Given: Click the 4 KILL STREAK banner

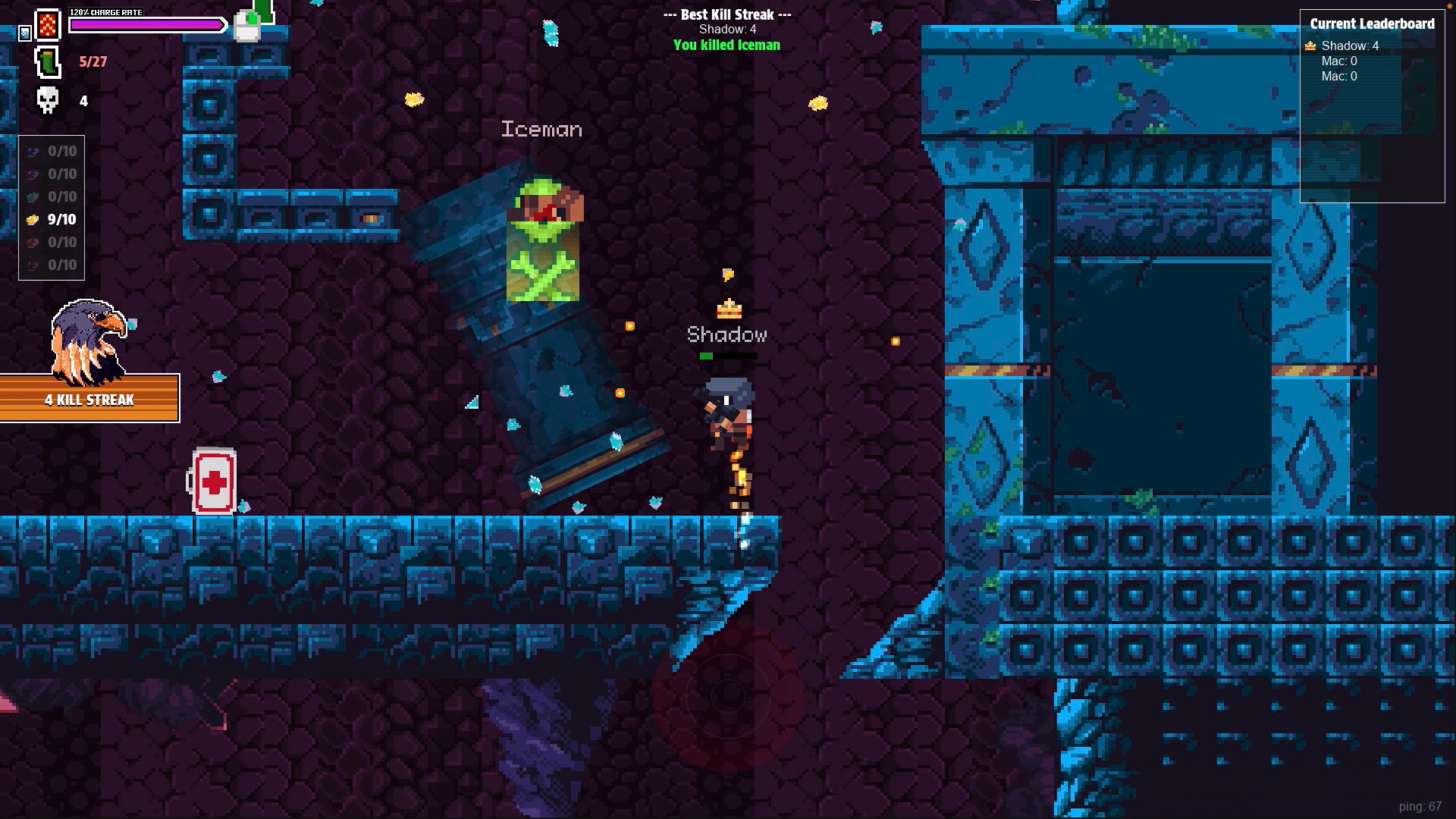Looking at the screenshot, I should point(89,400).
